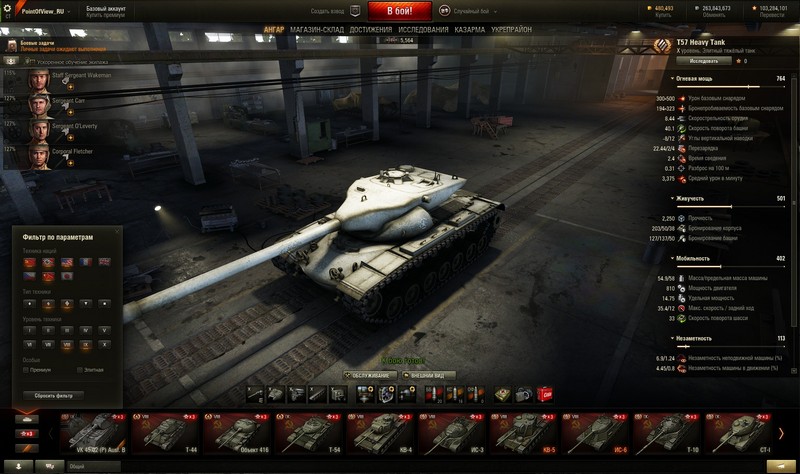Reset filters with Сбросить фильтр button
Viewport: 800px width, 474px height.
54,395
